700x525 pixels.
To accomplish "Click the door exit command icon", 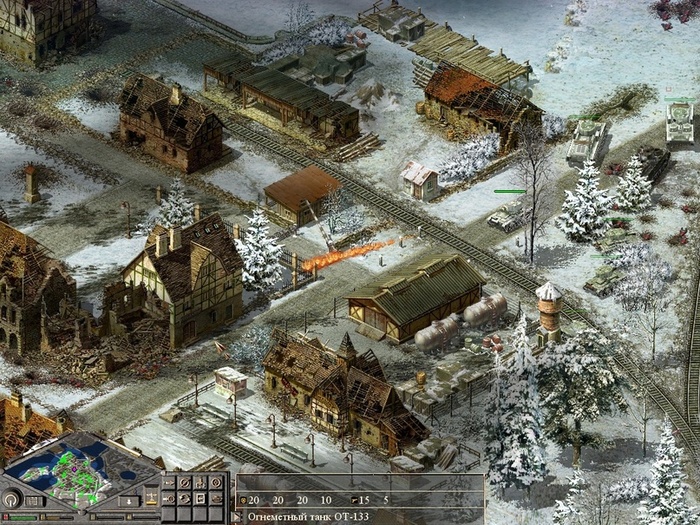I will [200, 499].
